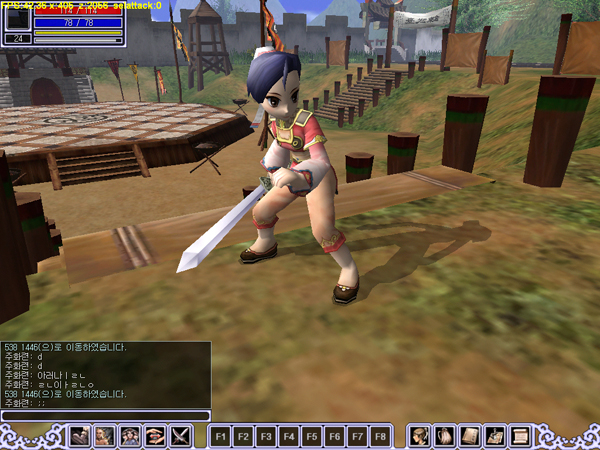Open the group of people party icon
This screenshot has width=600, height=450.
click(x=130, y=436)
